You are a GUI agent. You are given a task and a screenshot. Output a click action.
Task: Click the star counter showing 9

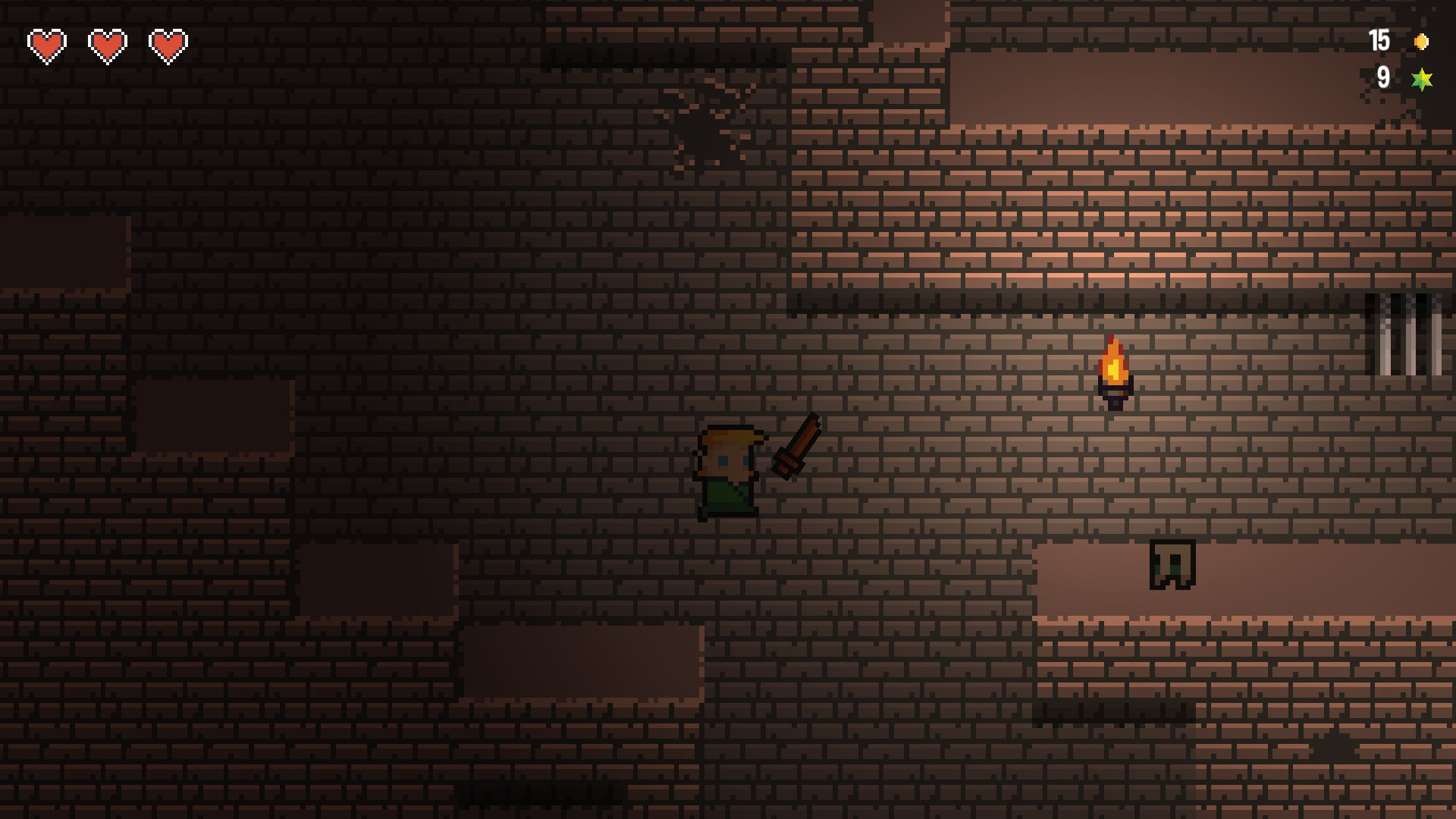point(1385,77)
